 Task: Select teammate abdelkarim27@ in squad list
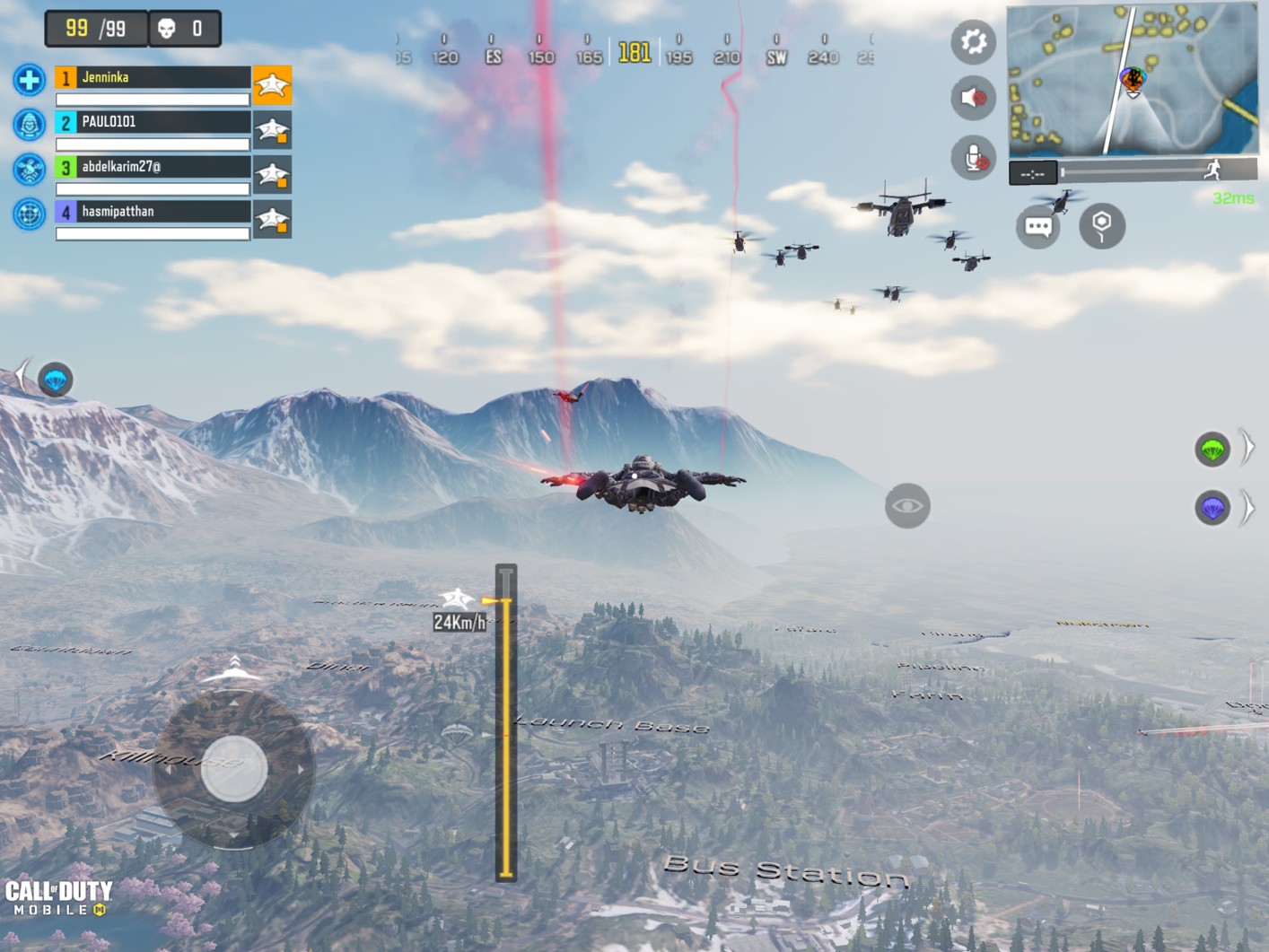(x=153, y=167)
